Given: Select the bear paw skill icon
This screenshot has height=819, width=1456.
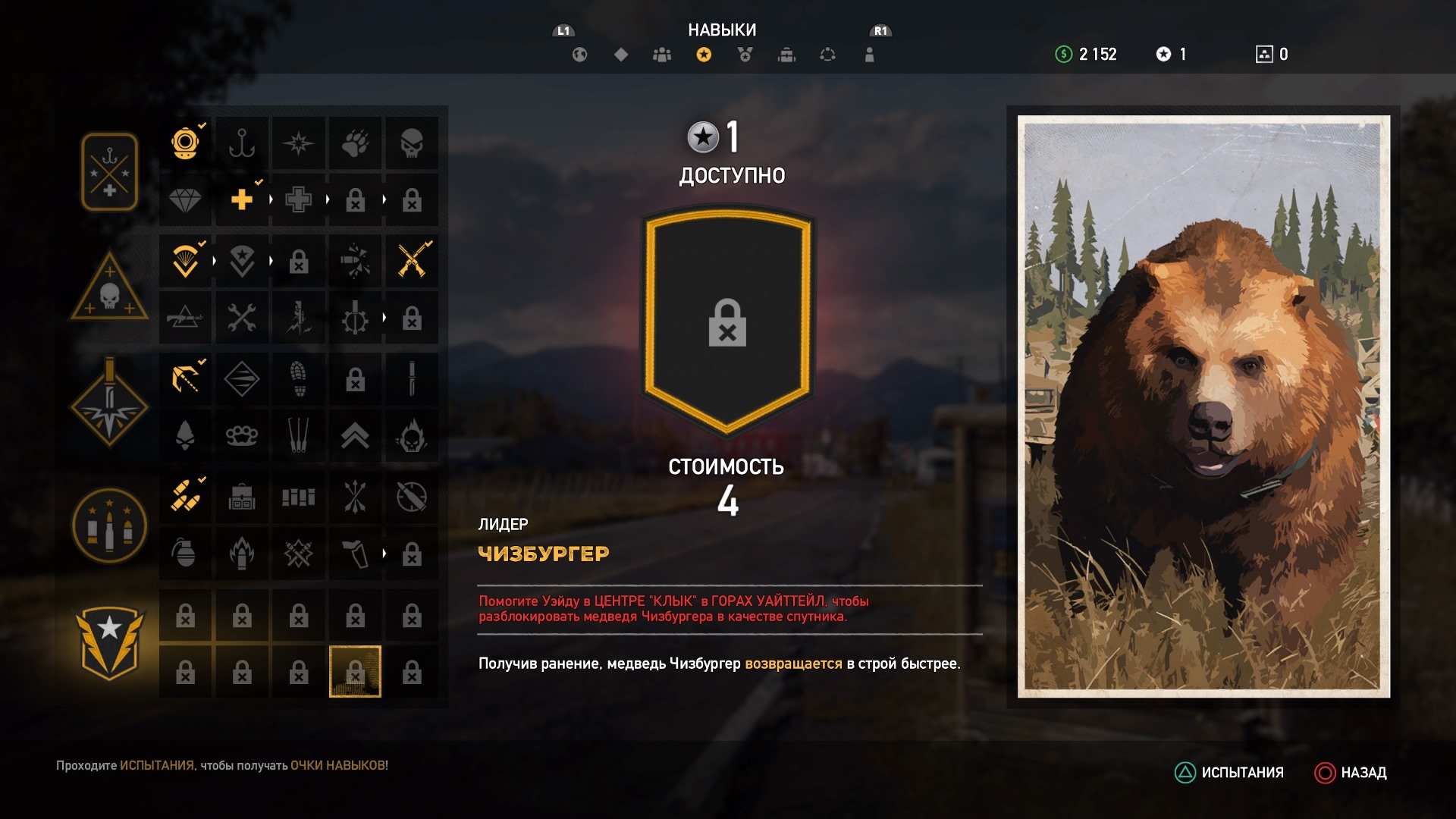Looking at the screenshot, I should click(x=355, y=143).
